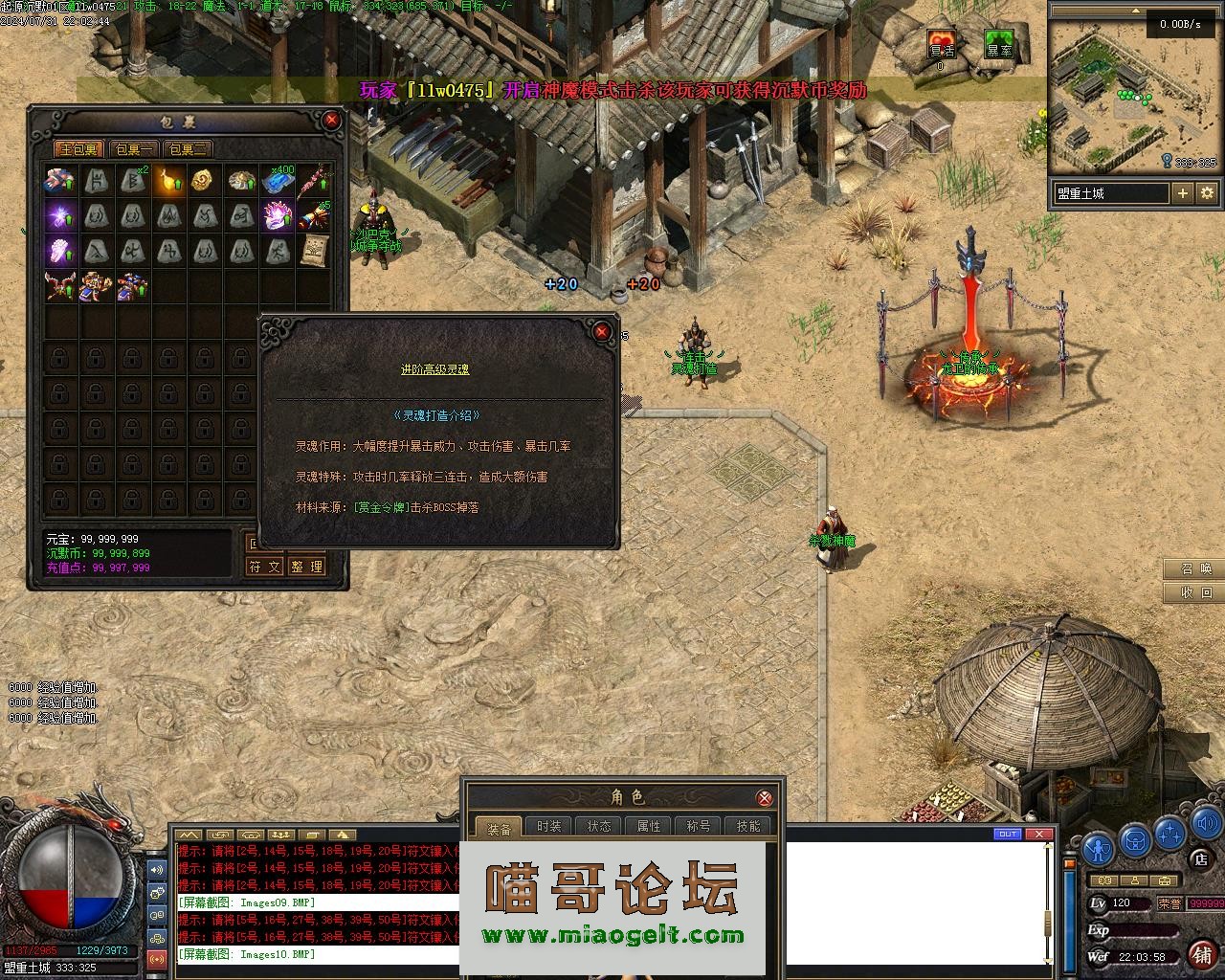Open the minimap gear settings button
1225x980 pixels.
pos(1207,193)
